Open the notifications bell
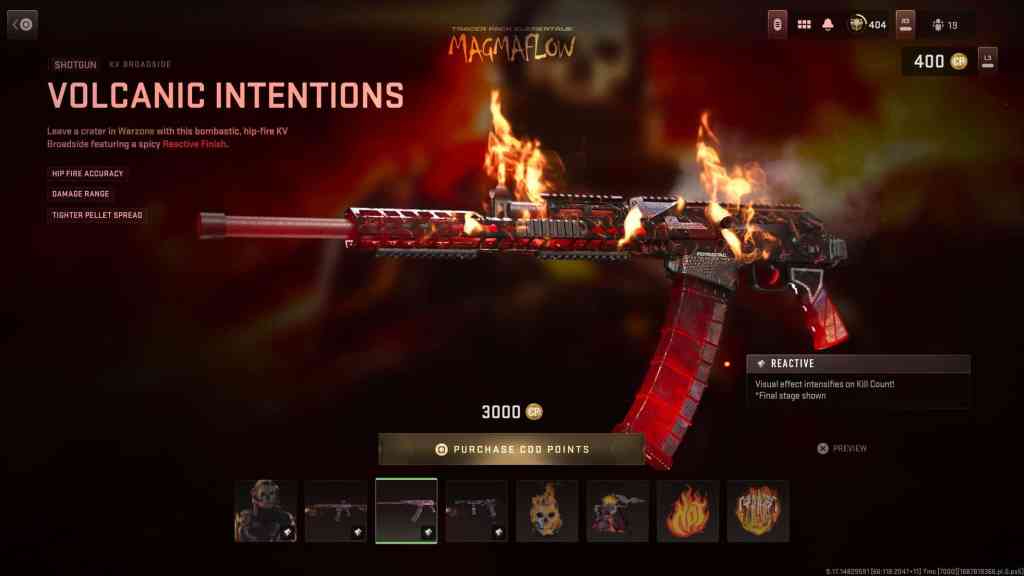Screen dimensions: 1024x576 828,24
